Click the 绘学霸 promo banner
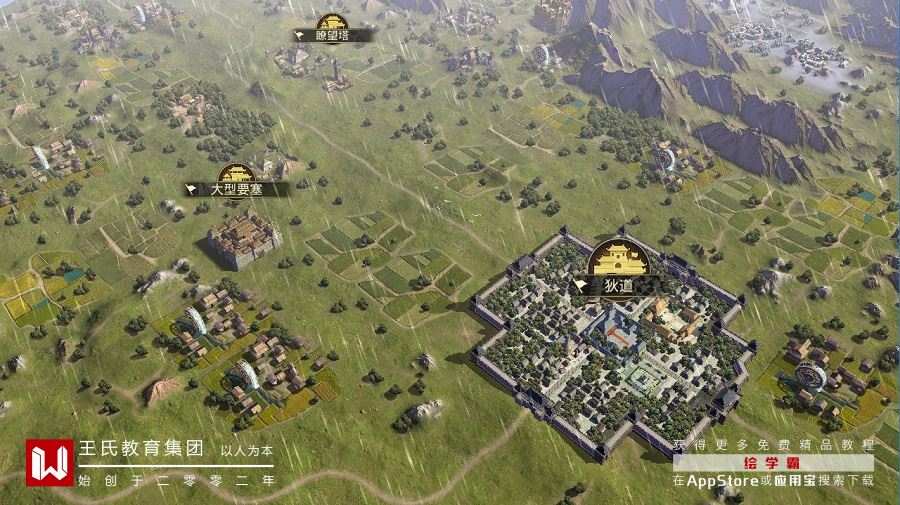Screen dimensions: 900x505 [x=773, y=463]
